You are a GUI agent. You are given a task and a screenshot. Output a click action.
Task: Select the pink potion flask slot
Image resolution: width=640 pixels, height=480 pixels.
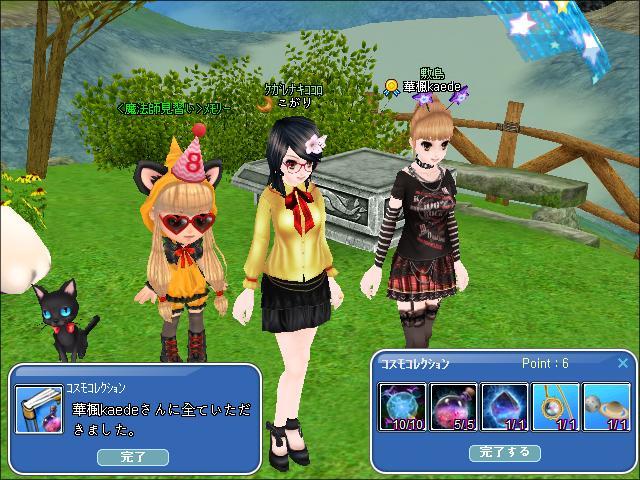click(454, 407)
